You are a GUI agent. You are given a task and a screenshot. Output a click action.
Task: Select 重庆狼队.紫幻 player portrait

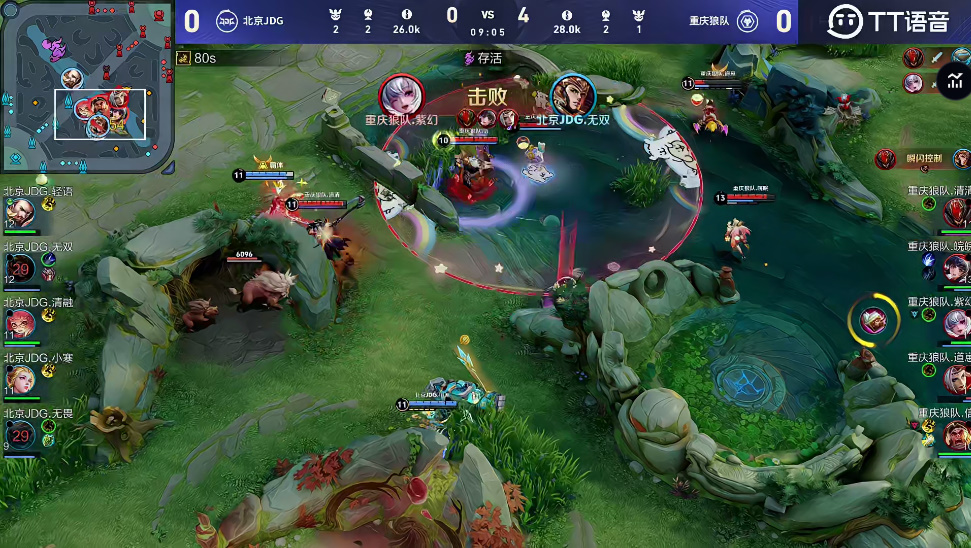[955, 322]
